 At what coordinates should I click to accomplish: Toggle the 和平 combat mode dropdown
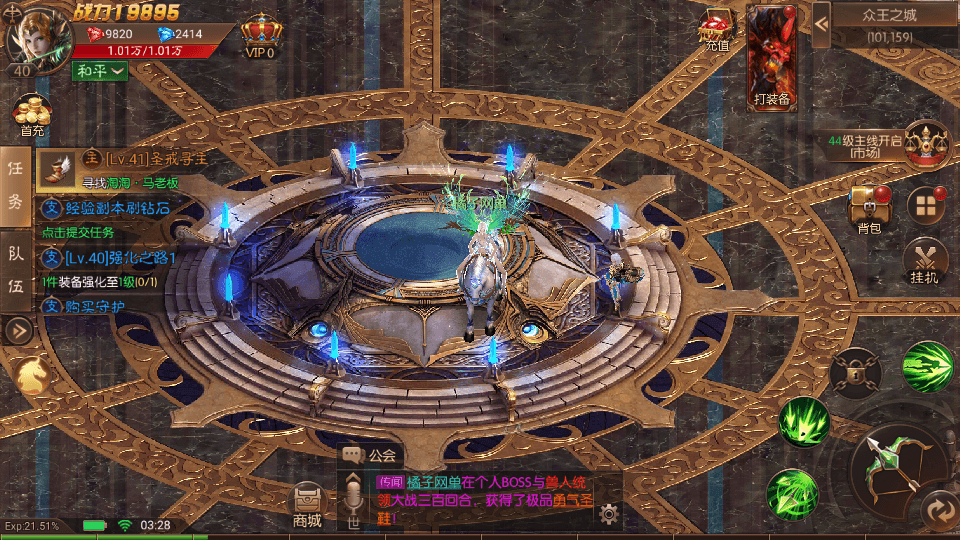[x=99, y=71]
